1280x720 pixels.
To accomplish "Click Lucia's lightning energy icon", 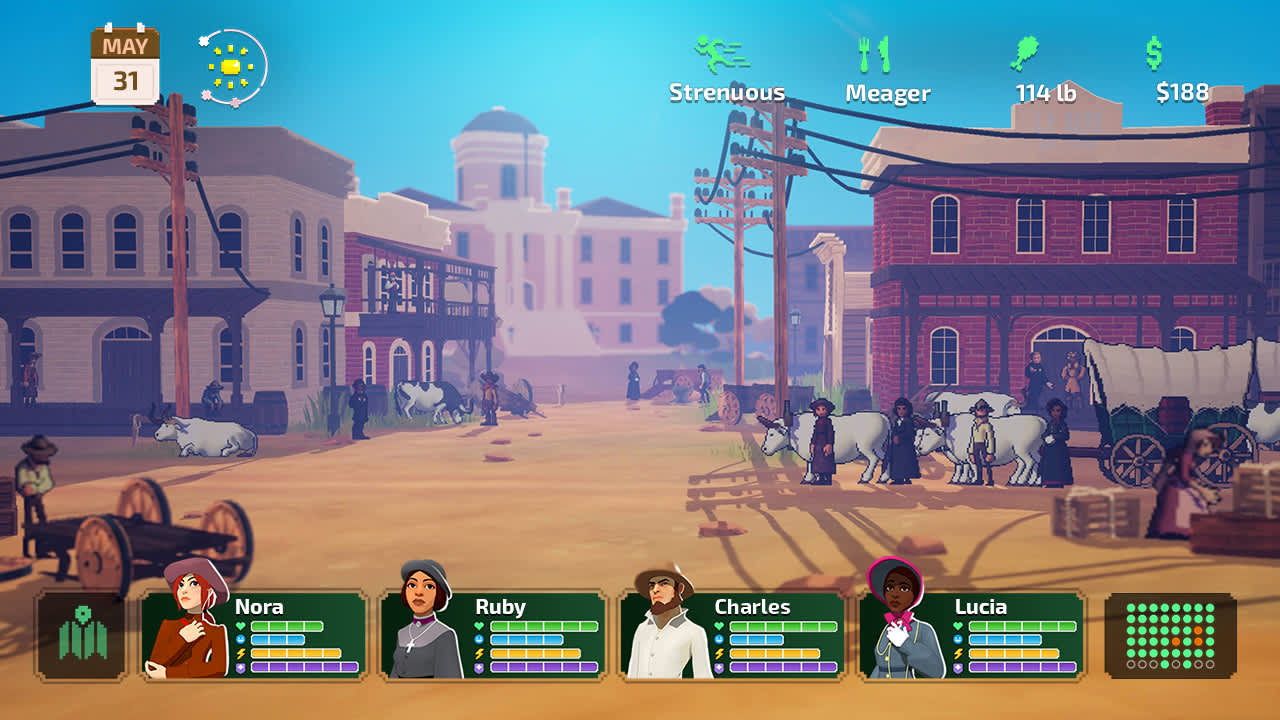I will click(957, 653).
